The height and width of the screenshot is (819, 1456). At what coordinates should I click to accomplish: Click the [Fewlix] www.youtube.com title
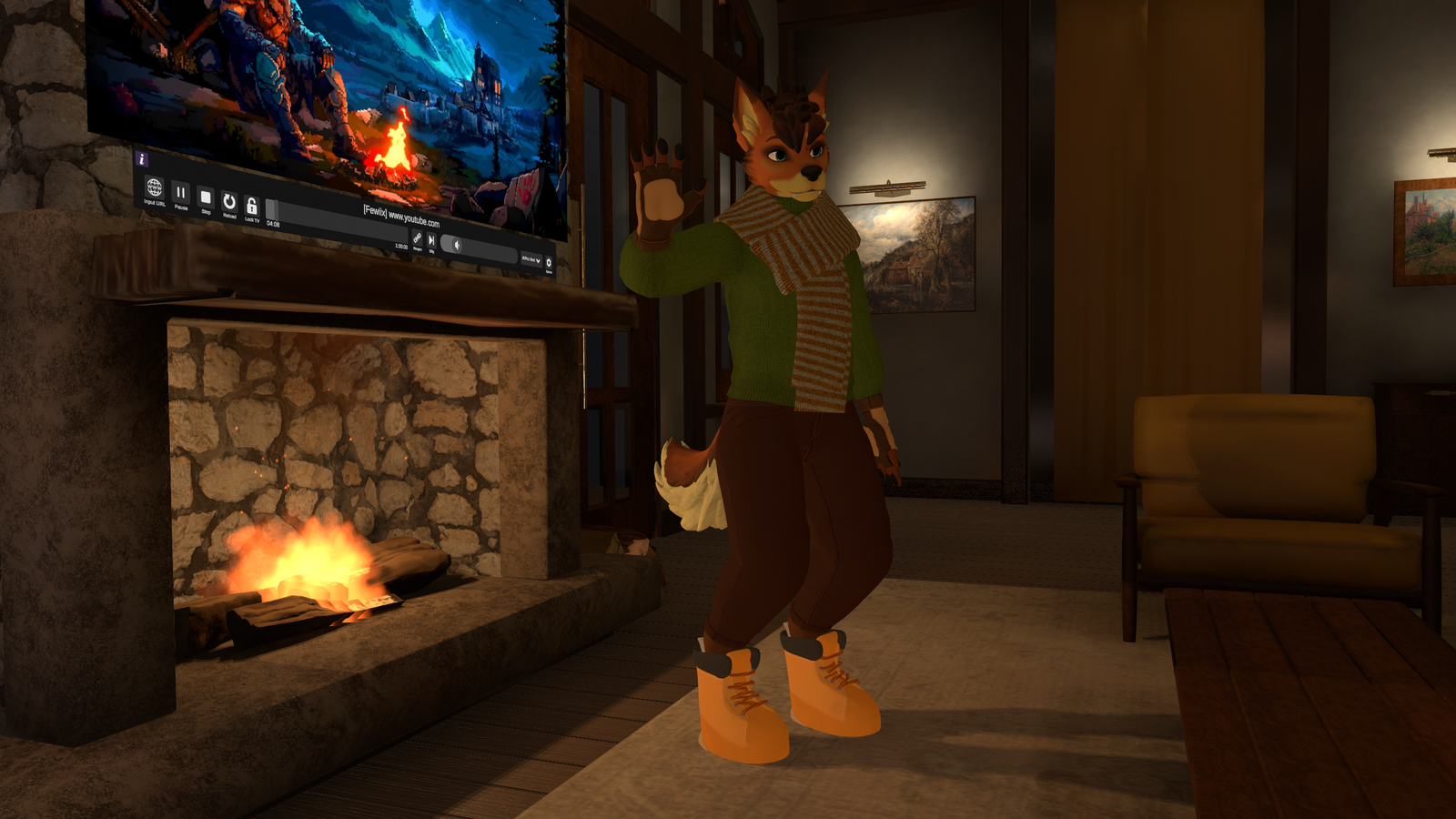[402, 215]
